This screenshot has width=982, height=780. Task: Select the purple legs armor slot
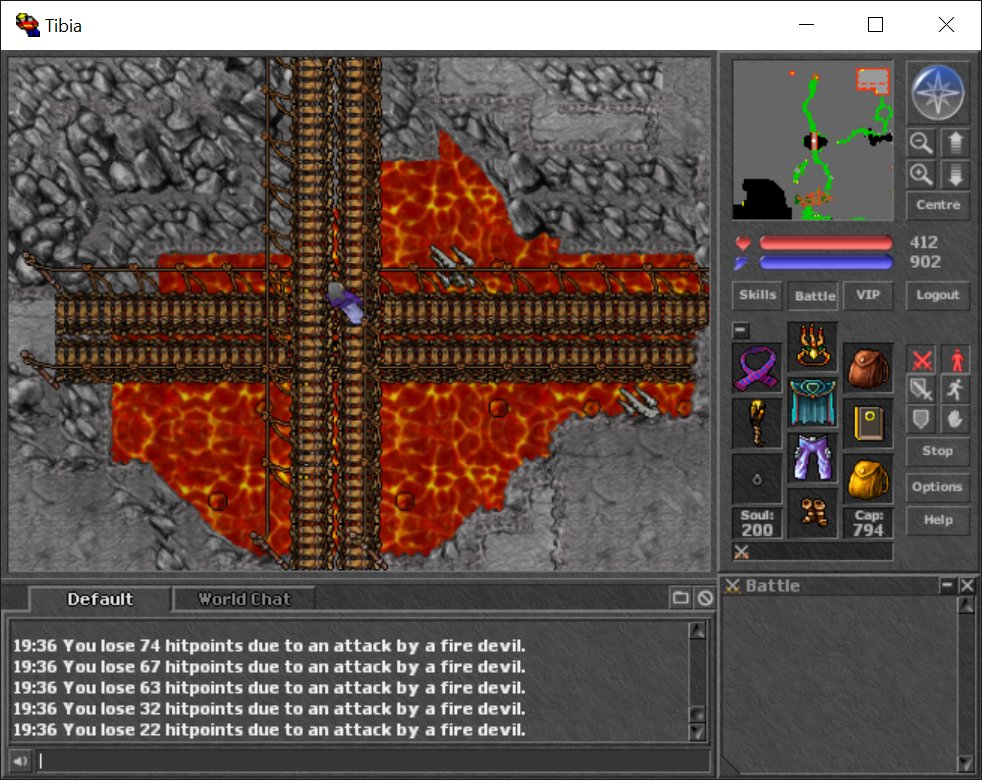click(x=812, y=458)
